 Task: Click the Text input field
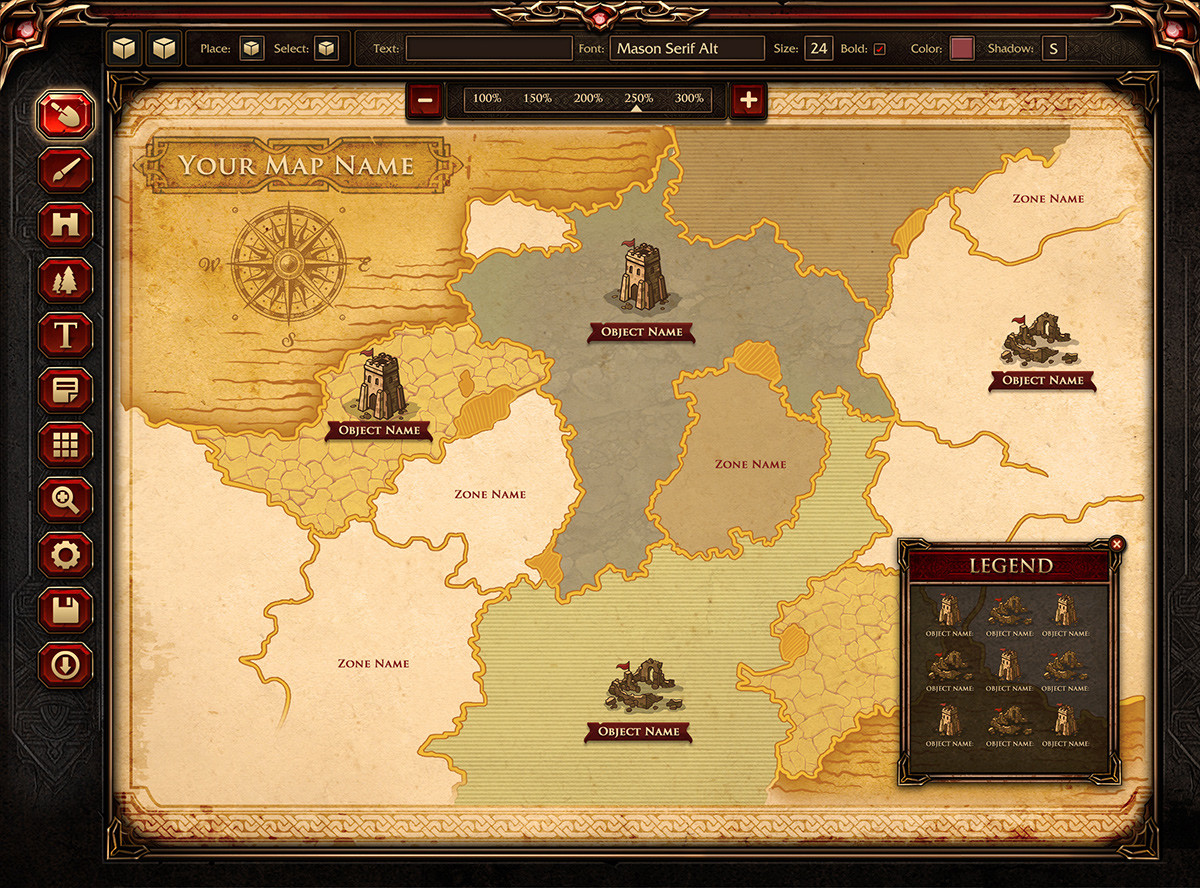pyautogui.click(x=488, y=48)
